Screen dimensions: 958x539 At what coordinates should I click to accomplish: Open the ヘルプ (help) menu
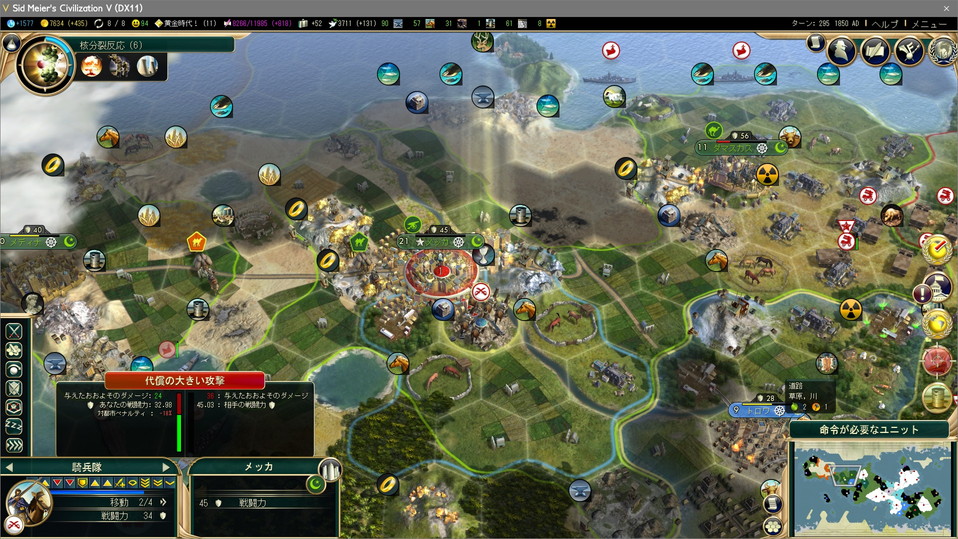[x=886, y=23]
